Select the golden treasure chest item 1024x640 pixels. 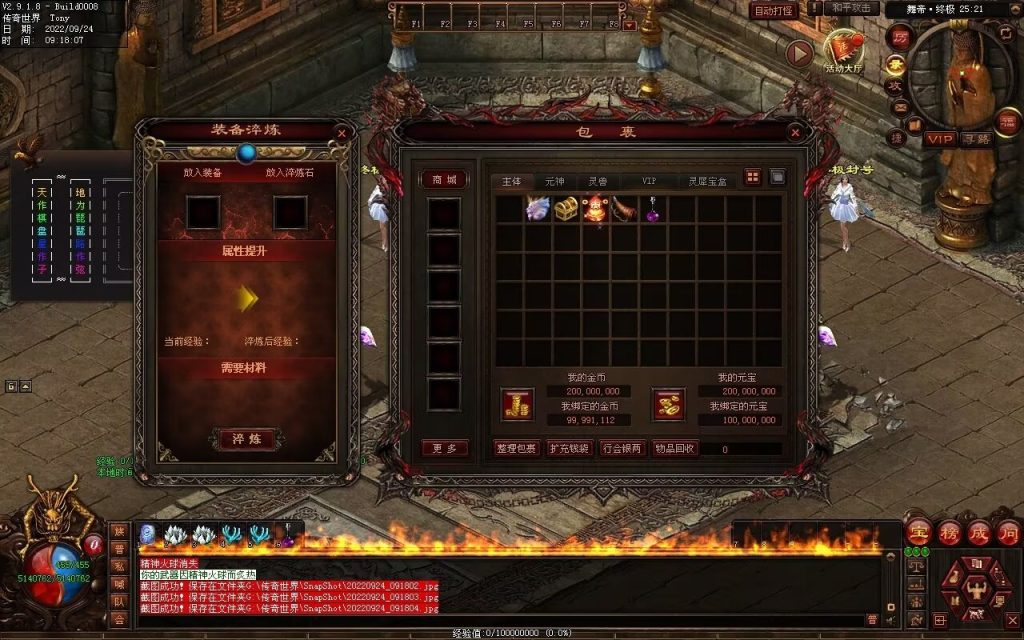click(567, 209)
